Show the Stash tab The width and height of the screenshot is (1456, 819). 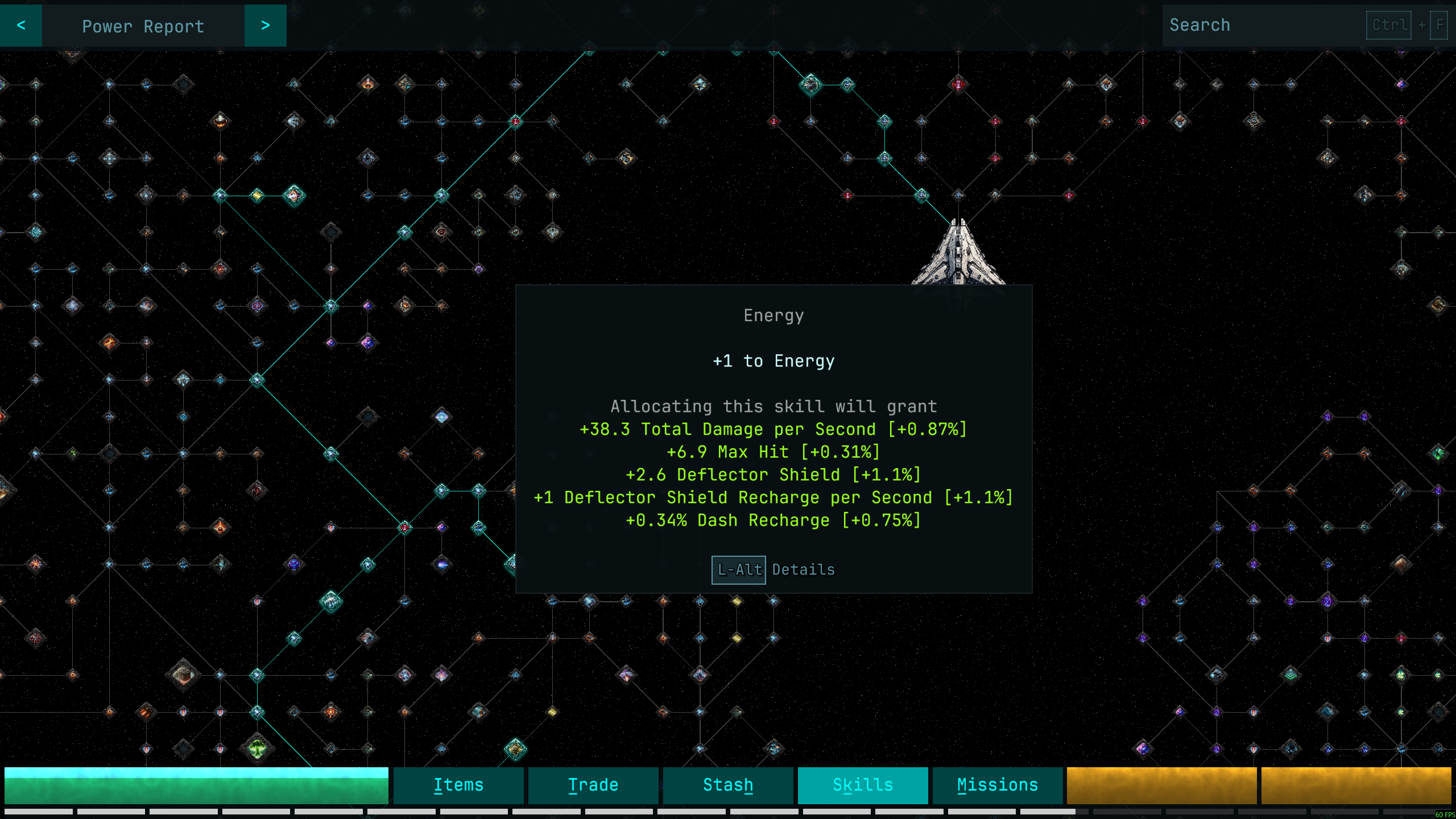pos(728,785)
